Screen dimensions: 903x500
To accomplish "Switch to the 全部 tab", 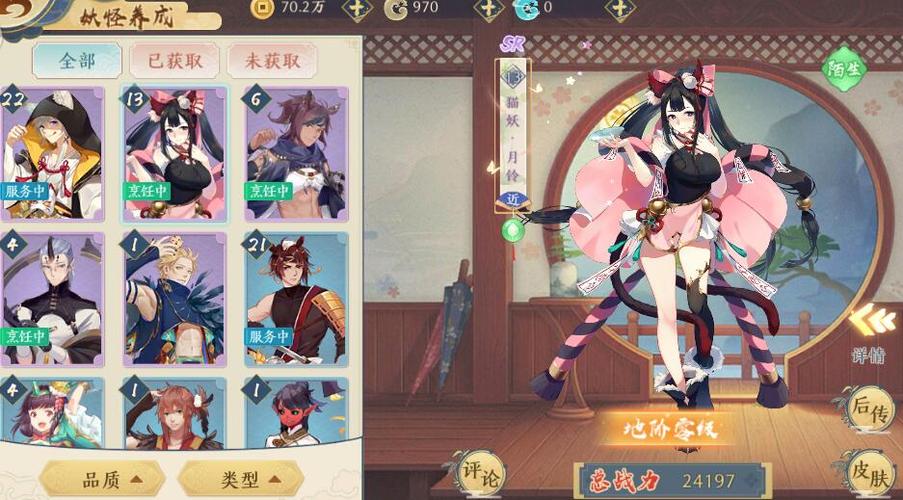I will pos(76,60).
